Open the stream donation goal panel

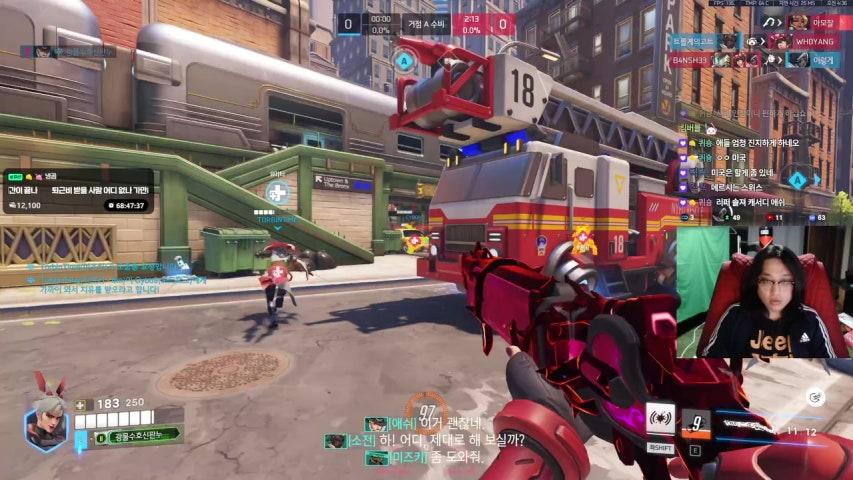point(78,190)
